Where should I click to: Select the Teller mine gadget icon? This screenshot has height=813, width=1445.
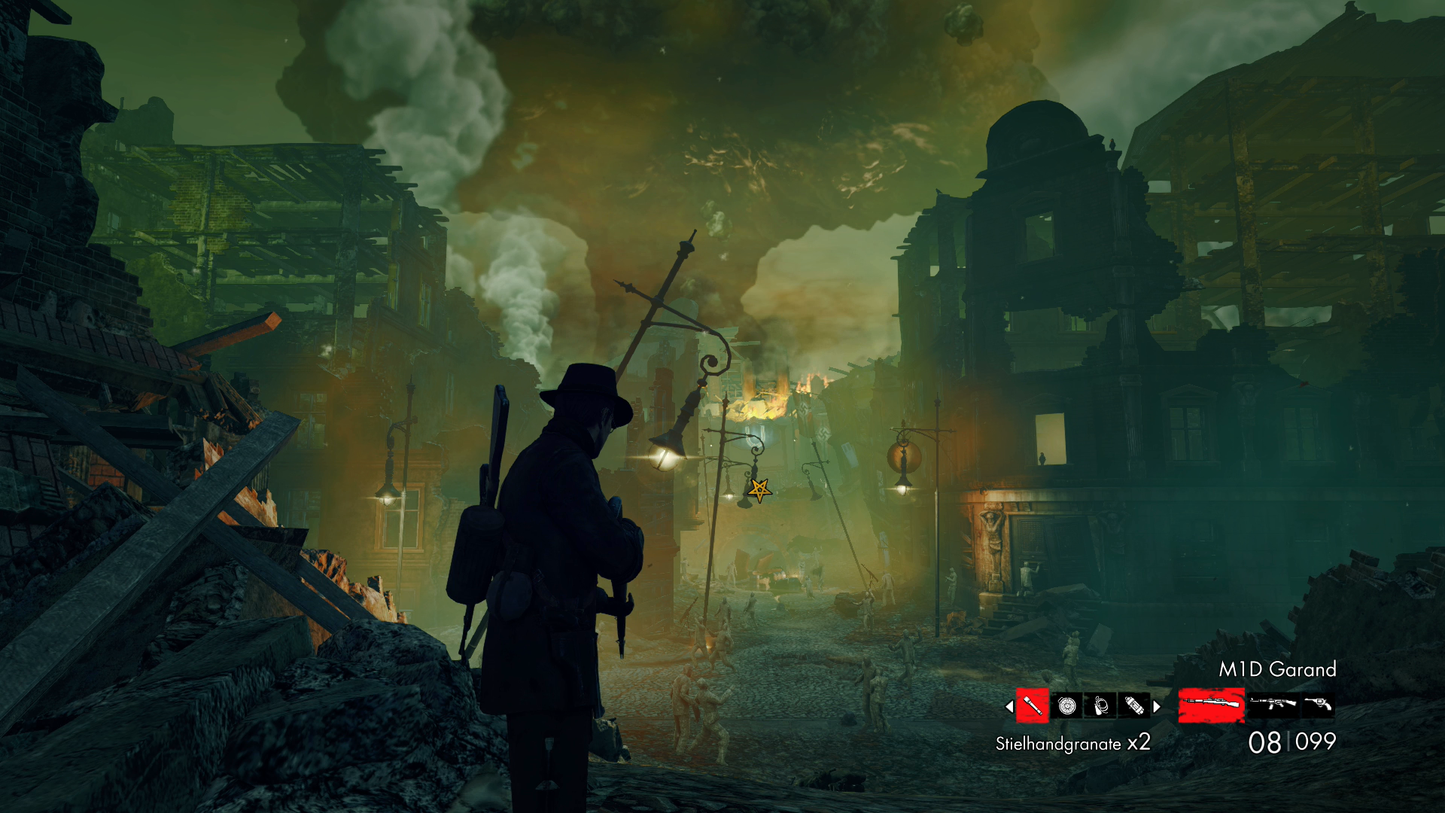click(x=1066, y=704)
